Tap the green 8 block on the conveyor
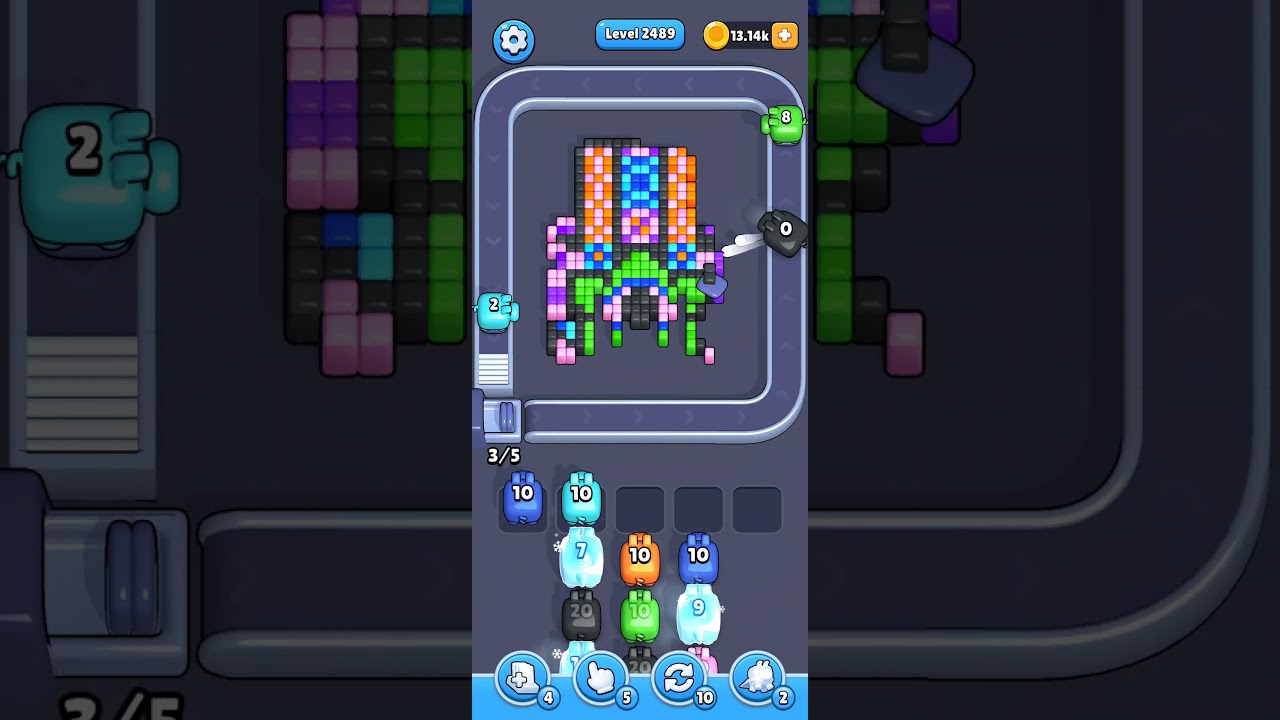 pyautogui.click(x=785, y=122)
